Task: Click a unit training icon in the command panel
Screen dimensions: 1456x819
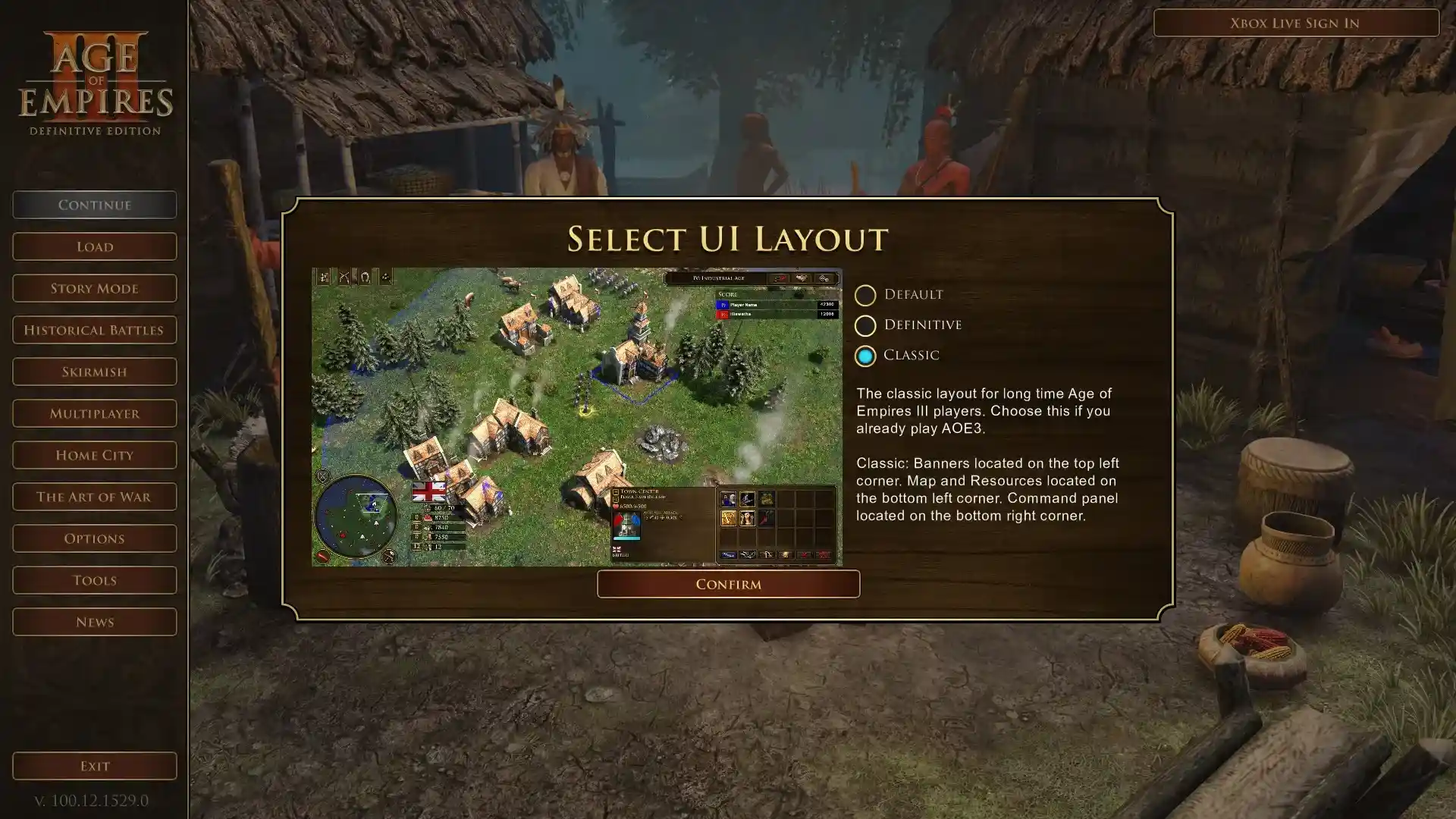Action: (729, 499)
